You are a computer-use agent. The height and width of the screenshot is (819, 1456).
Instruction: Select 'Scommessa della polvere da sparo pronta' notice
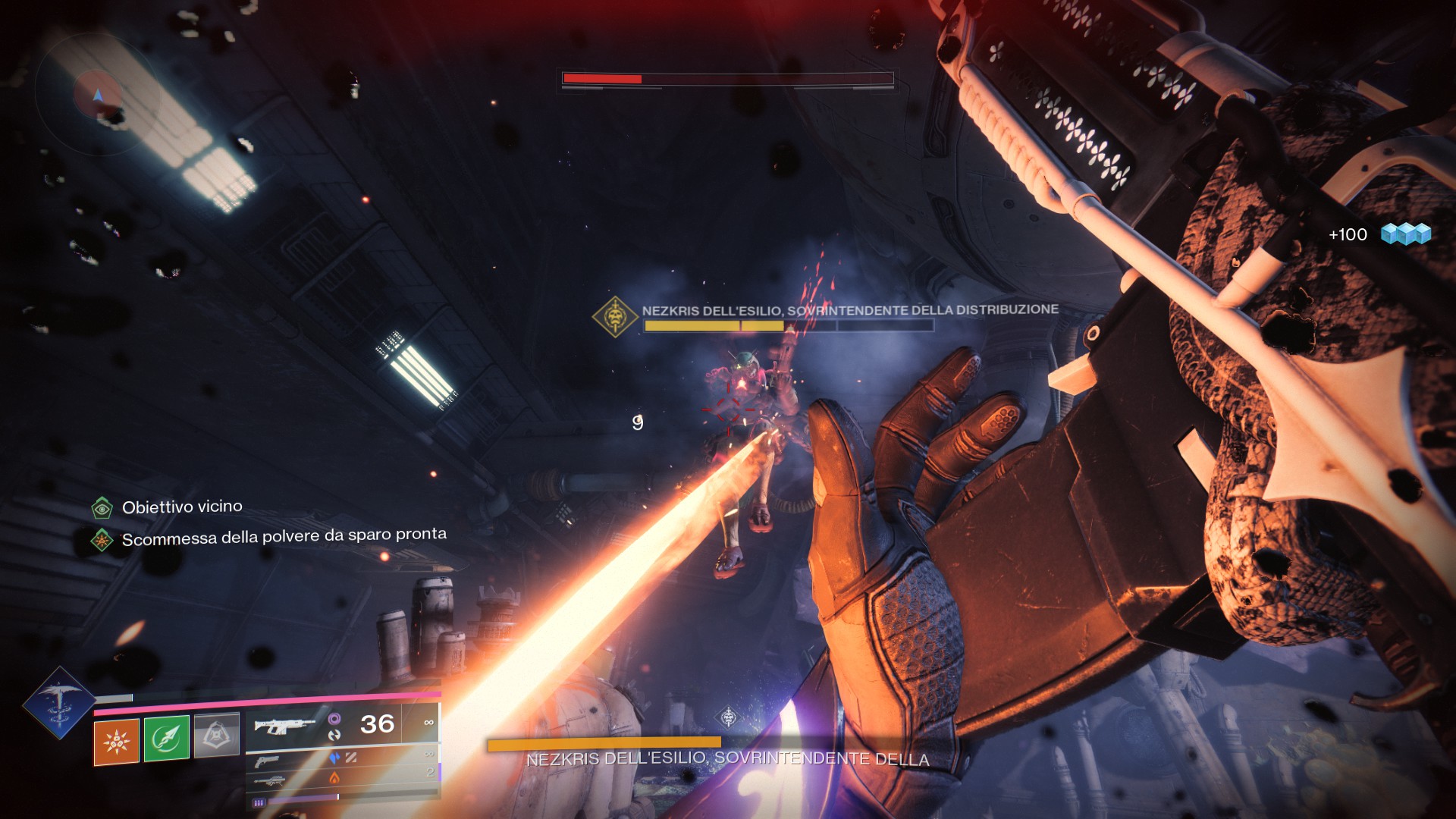[x=284, y=536]
